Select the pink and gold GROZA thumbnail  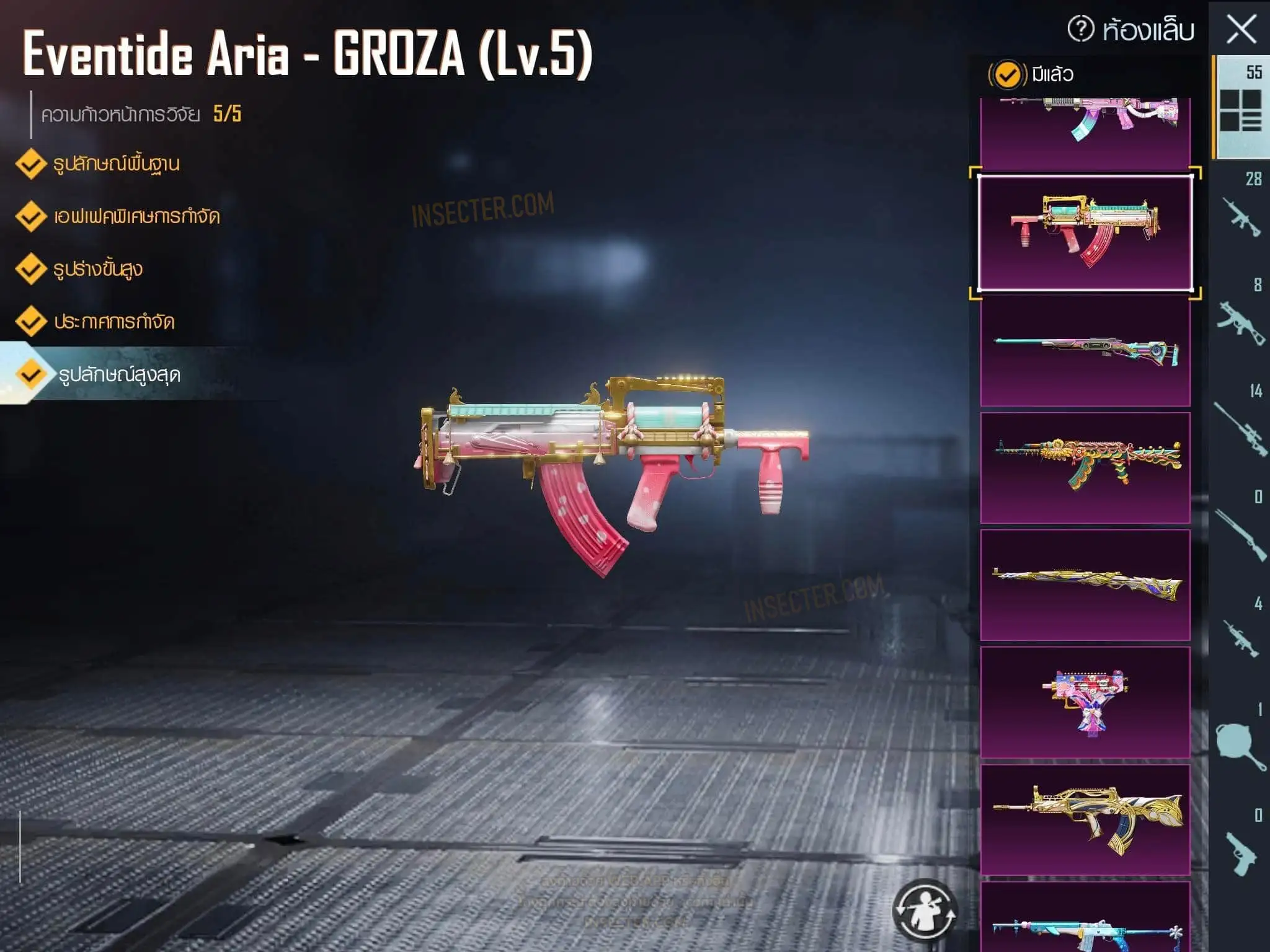click(1085, 232)
